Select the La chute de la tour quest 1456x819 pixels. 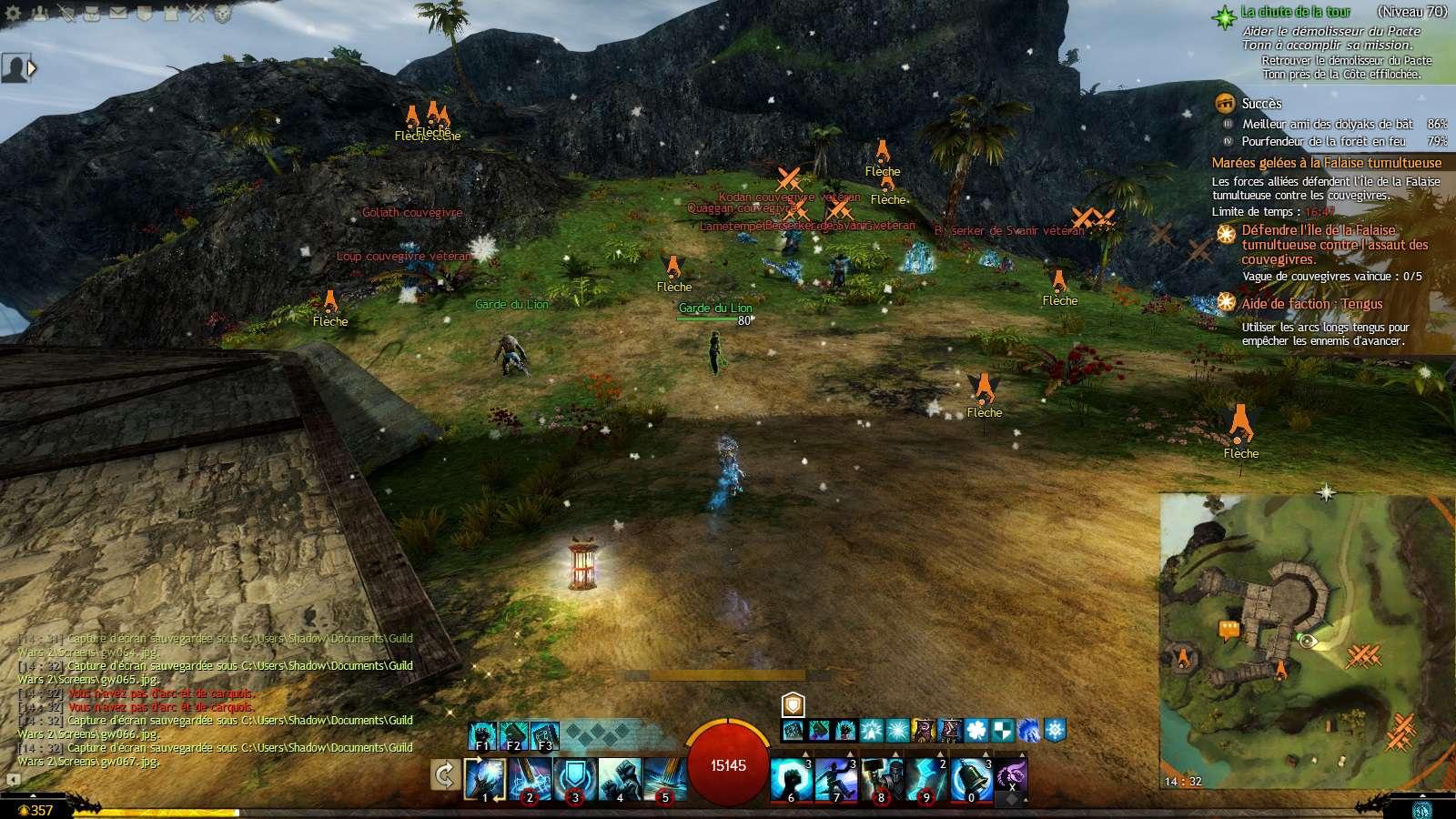pos(1296,13)
